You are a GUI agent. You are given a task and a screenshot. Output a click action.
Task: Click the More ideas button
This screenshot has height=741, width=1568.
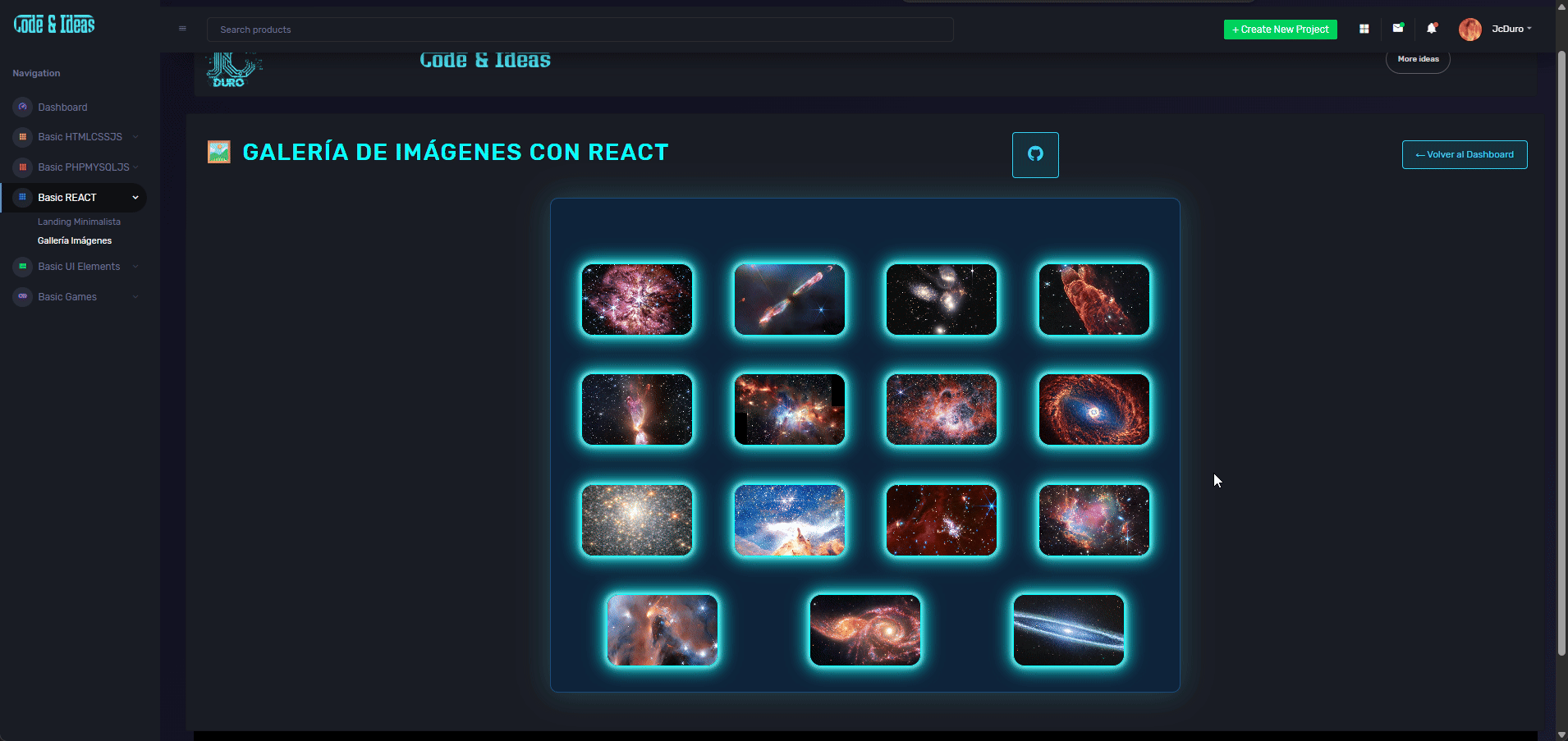[1418, 59]
